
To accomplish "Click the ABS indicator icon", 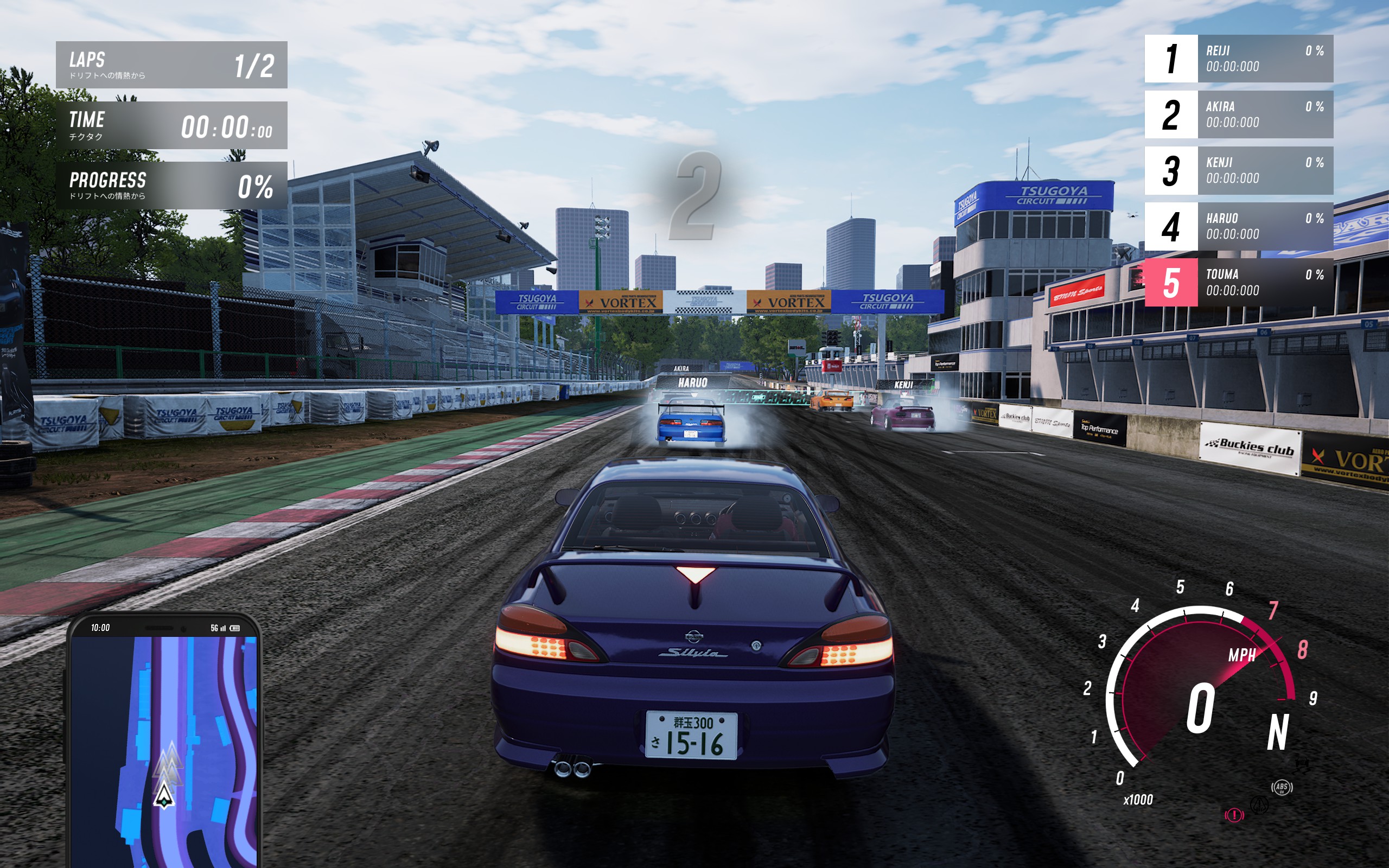I will click(x=1282, y=787).
